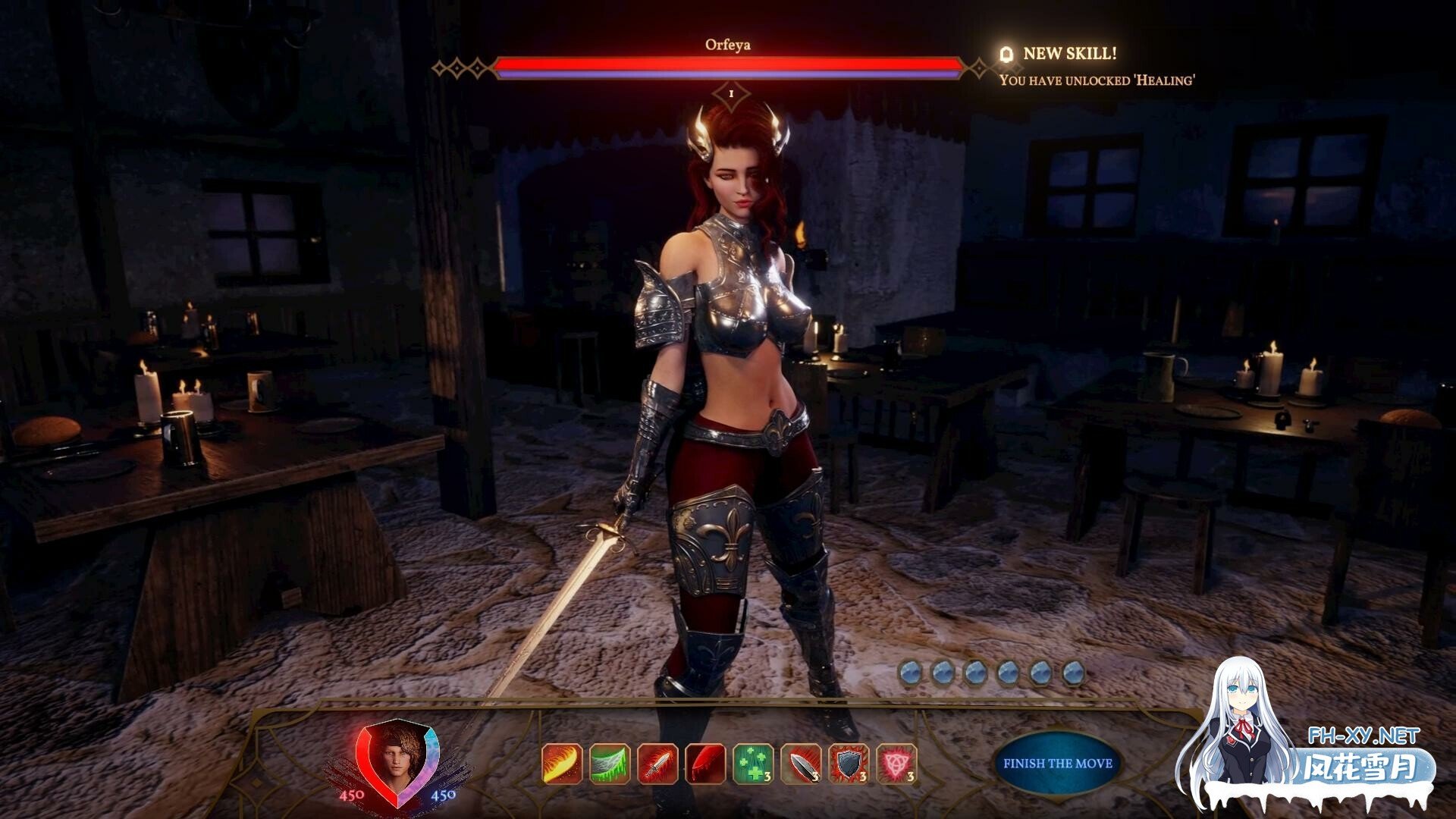Select the glowing sword strike skill

point(657,764)
